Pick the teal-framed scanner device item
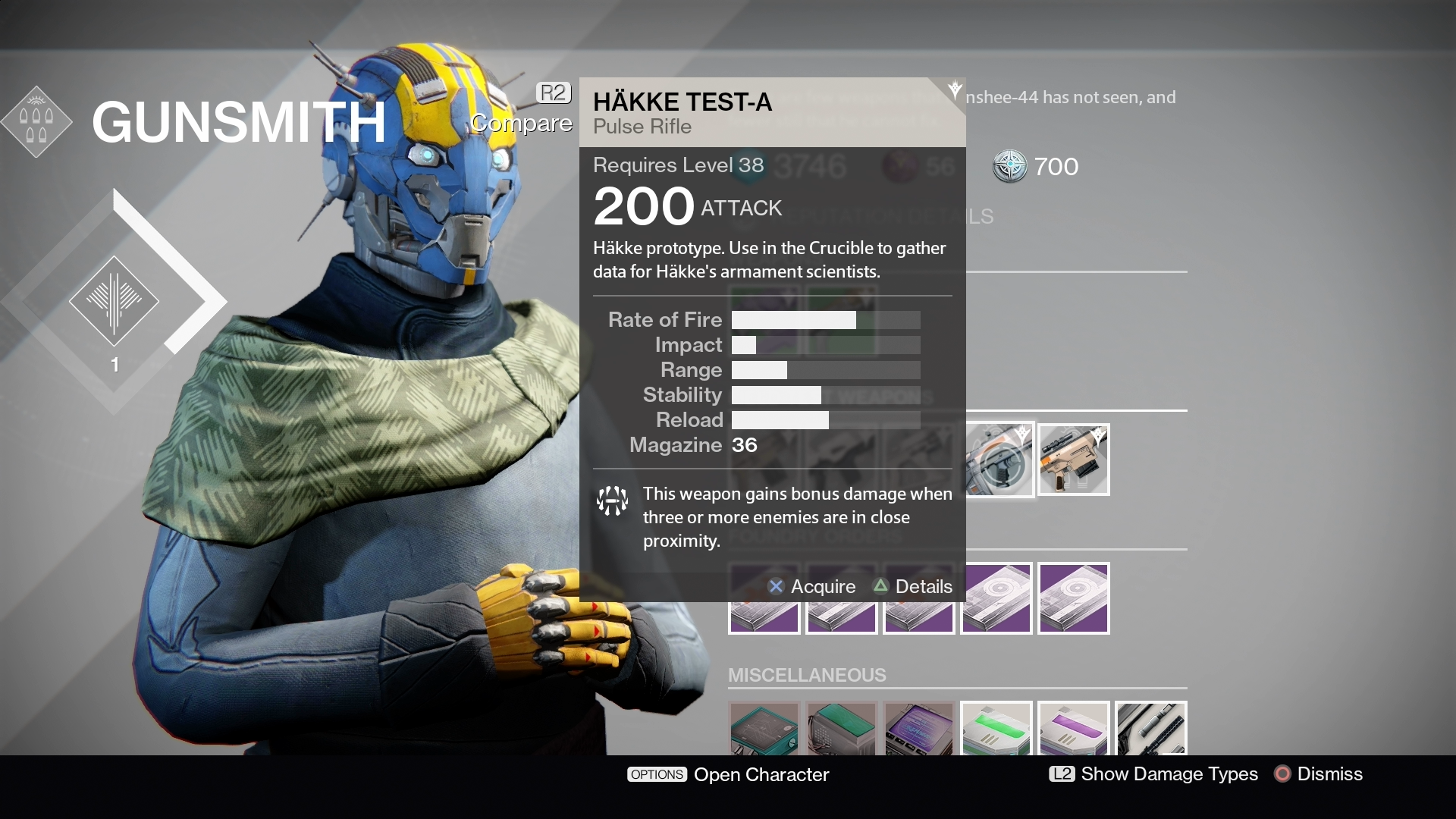This screenshot has height=819, width=1456. click(x=764, y=730)
